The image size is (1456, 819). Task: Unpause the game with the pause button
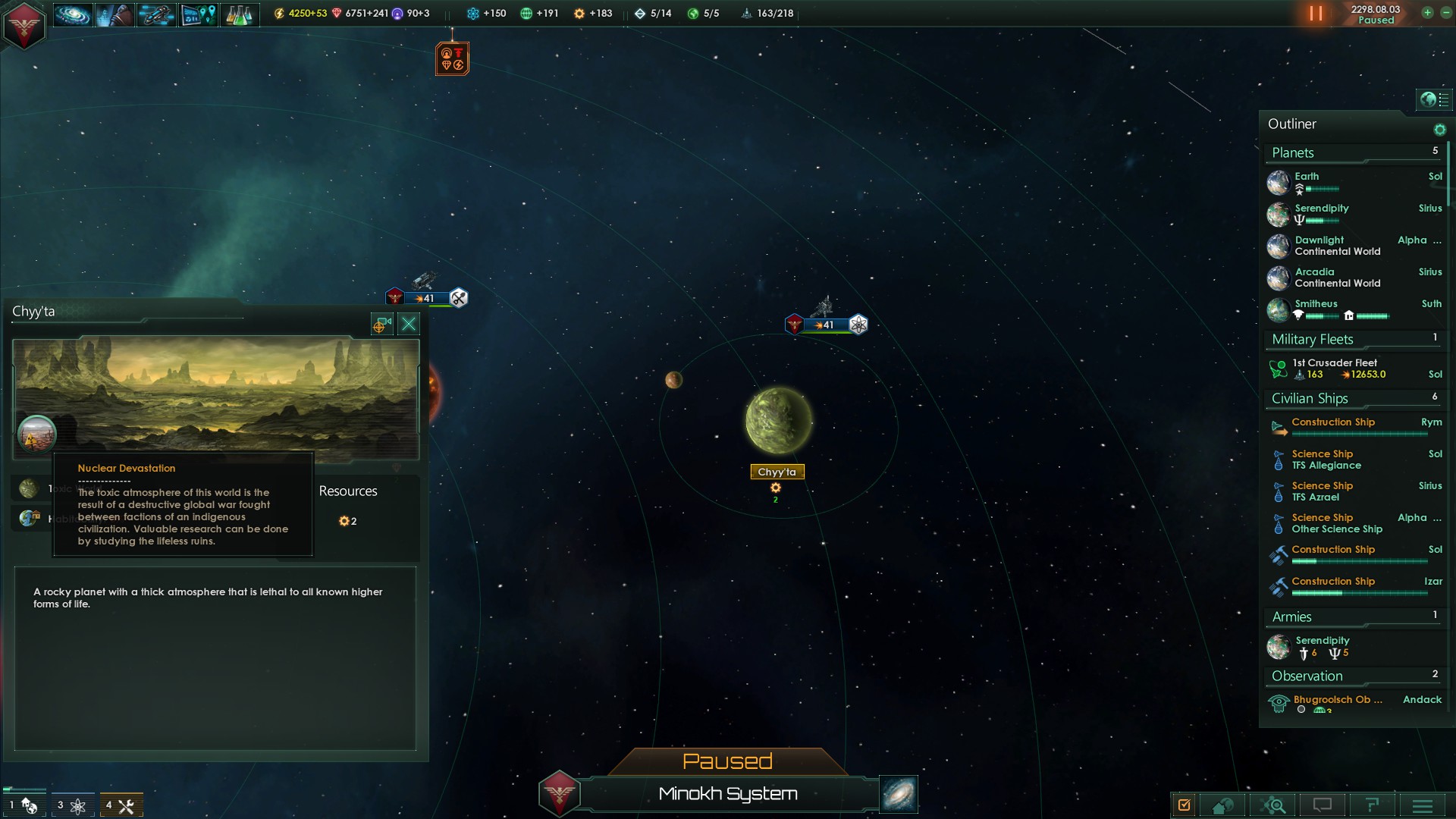pyautogui.click(x=1316, y=14)
